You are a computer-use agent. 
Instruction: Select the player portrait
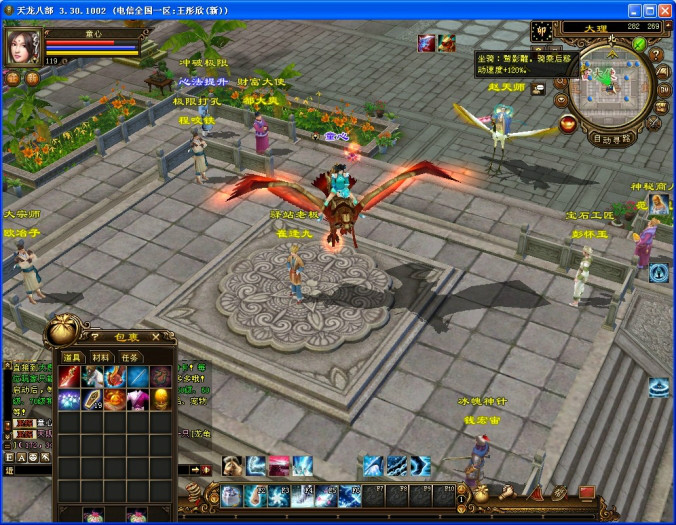22,46
